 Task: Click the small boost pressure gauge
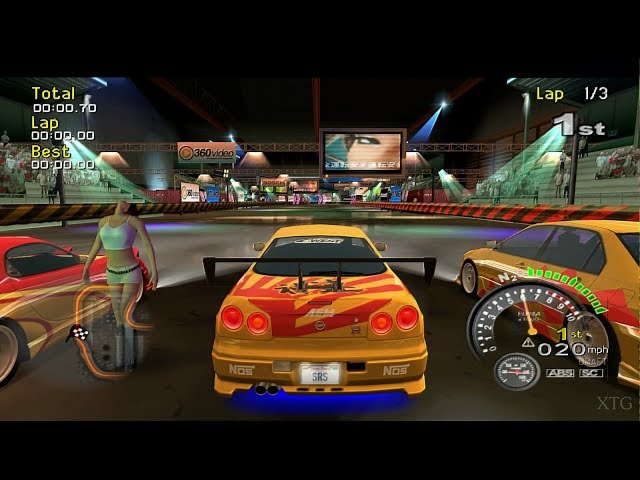pyautogui.click(x=517, y=371)
